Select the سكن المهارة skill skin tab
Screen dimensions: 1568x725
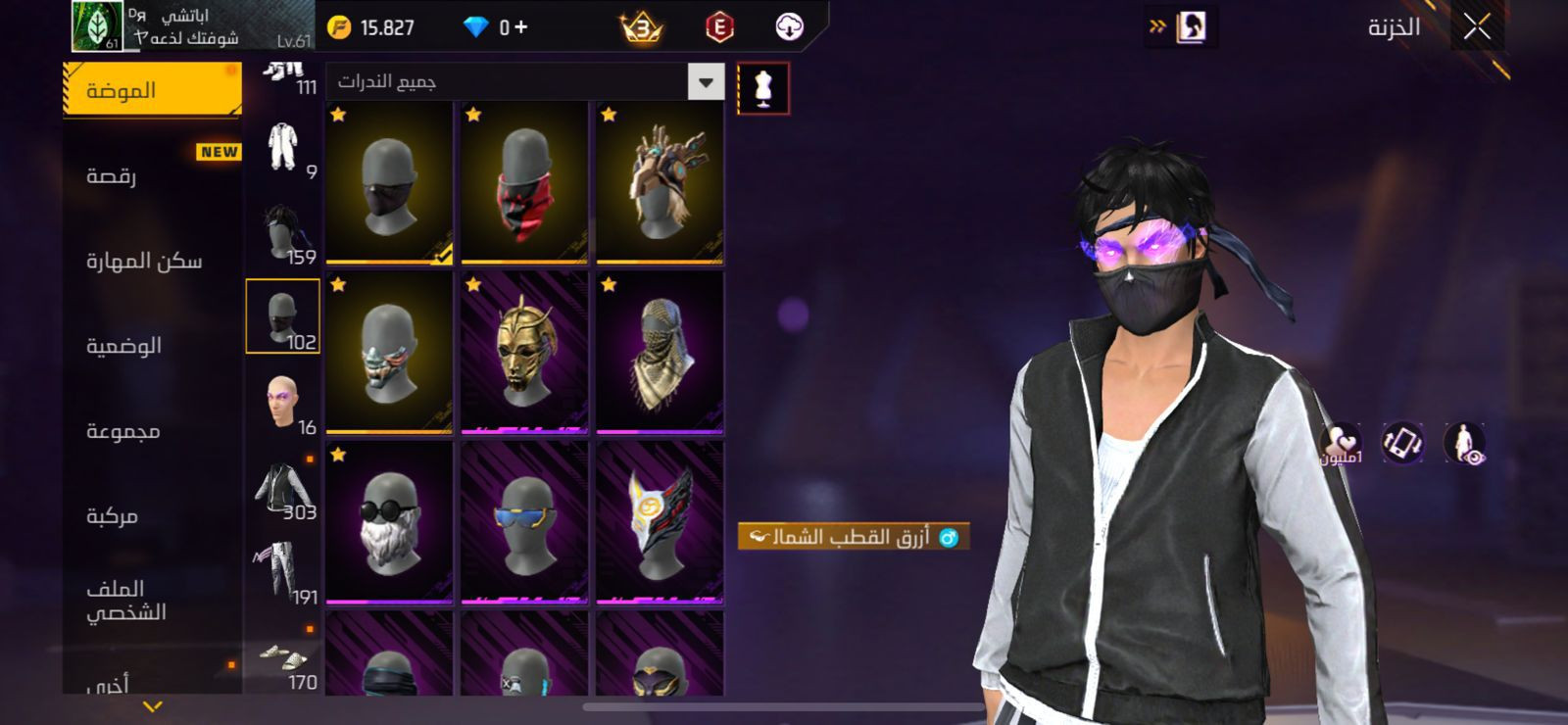(x=144, y=261)
